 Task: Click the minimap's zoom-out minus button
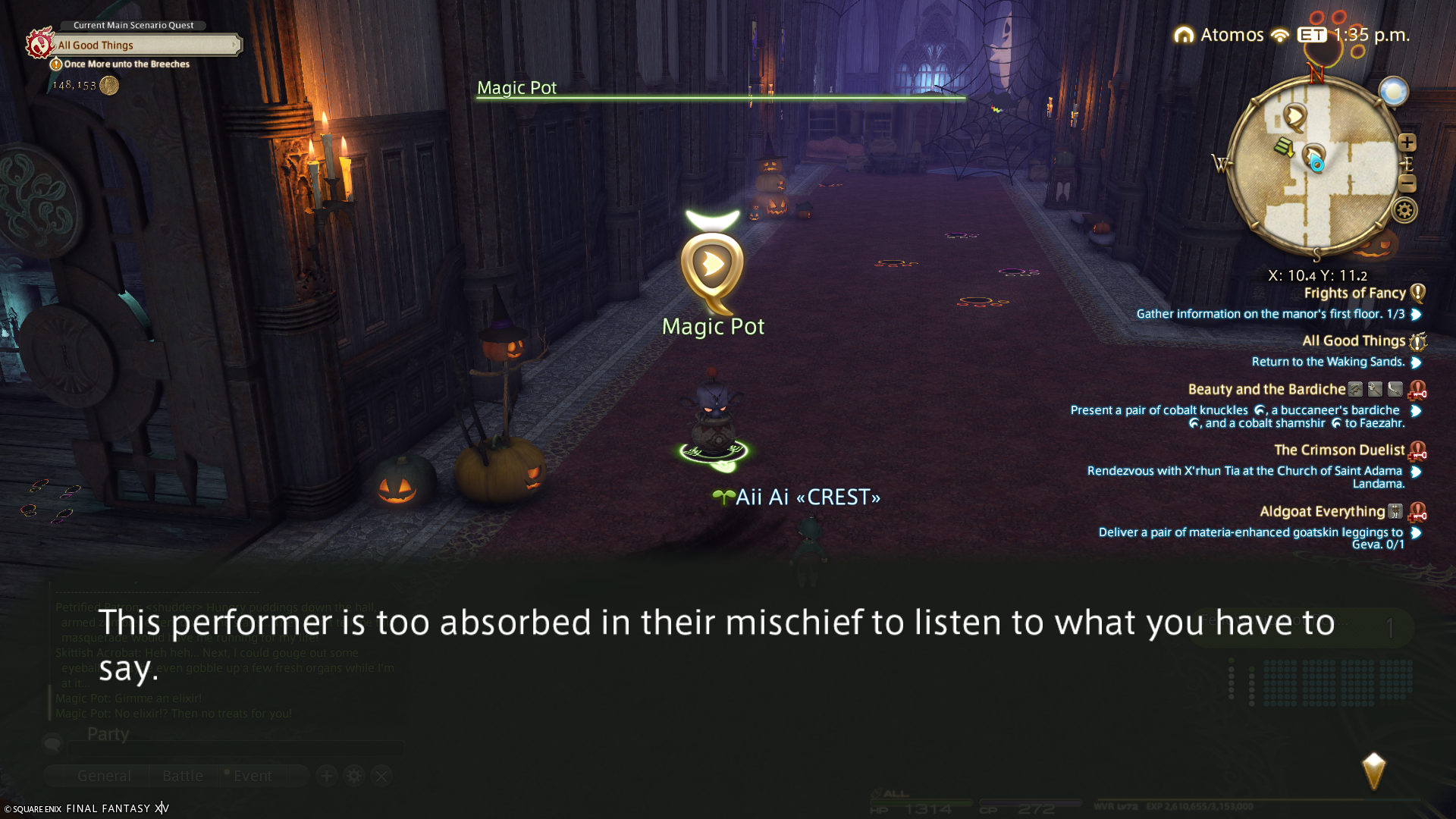tap(1407, 184)
